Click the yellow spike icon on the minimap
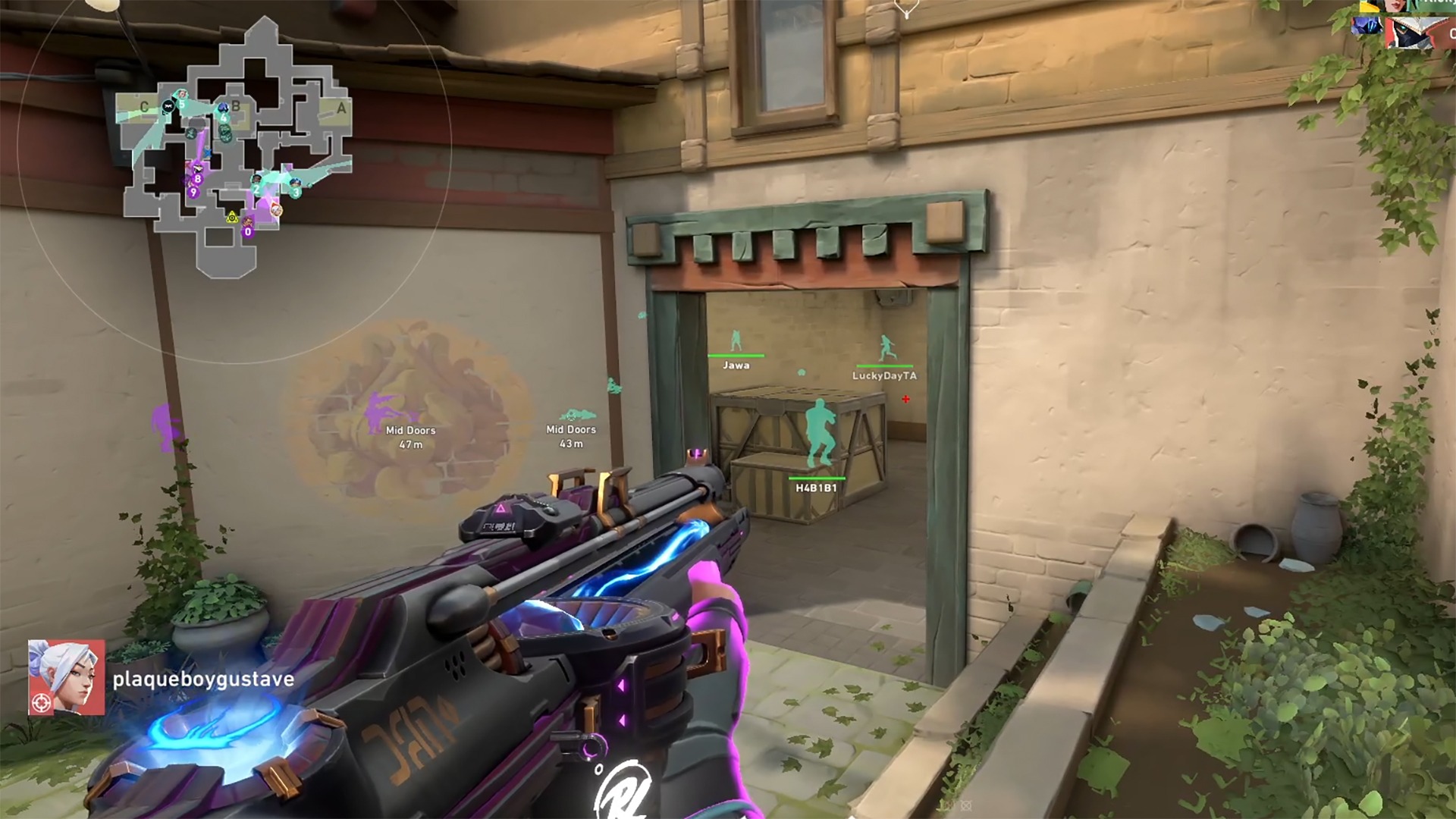1456x819 pixels. point(232,218)
